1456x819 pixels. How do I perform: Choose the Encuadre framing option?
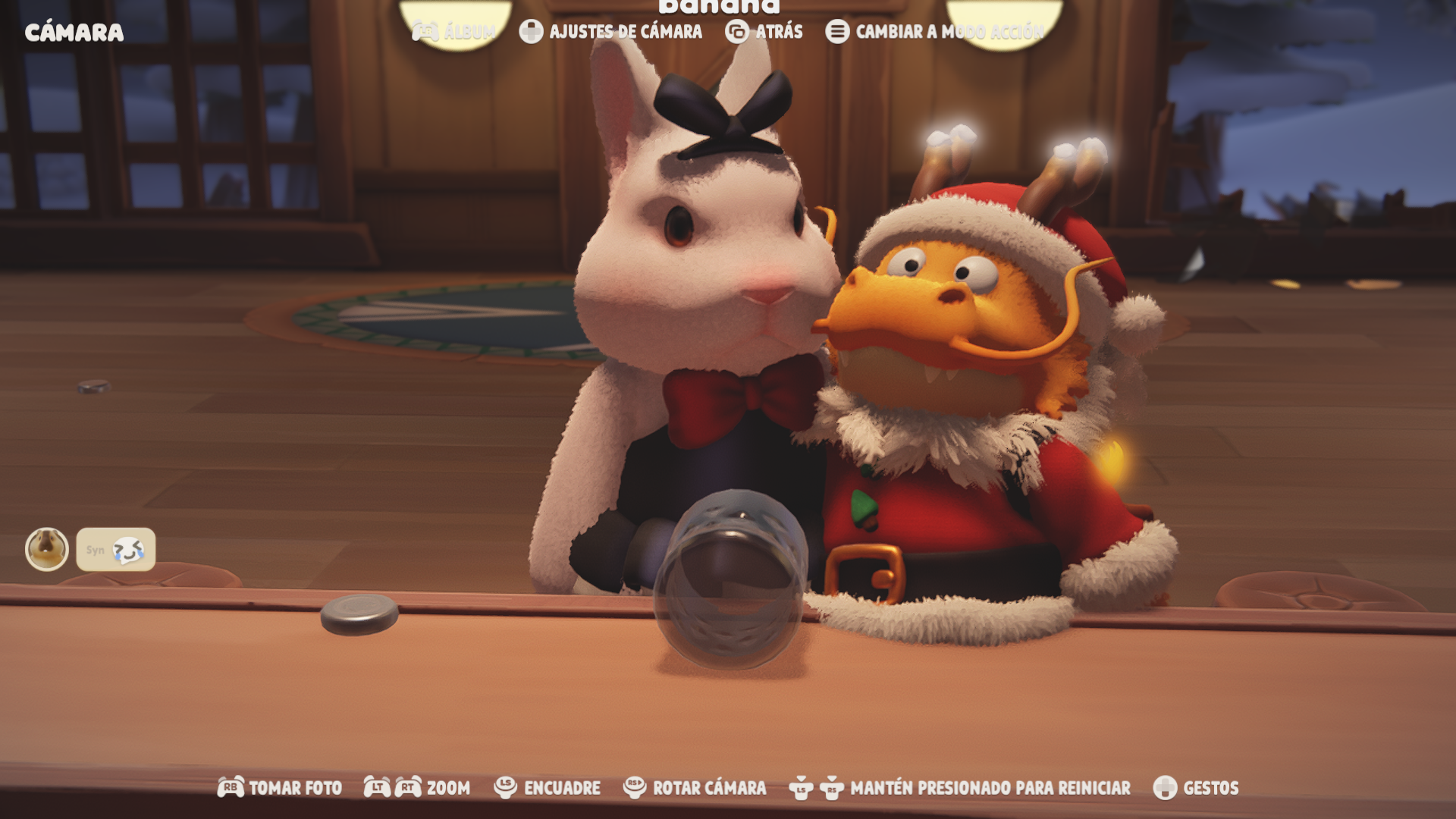(x=547, y=788)
